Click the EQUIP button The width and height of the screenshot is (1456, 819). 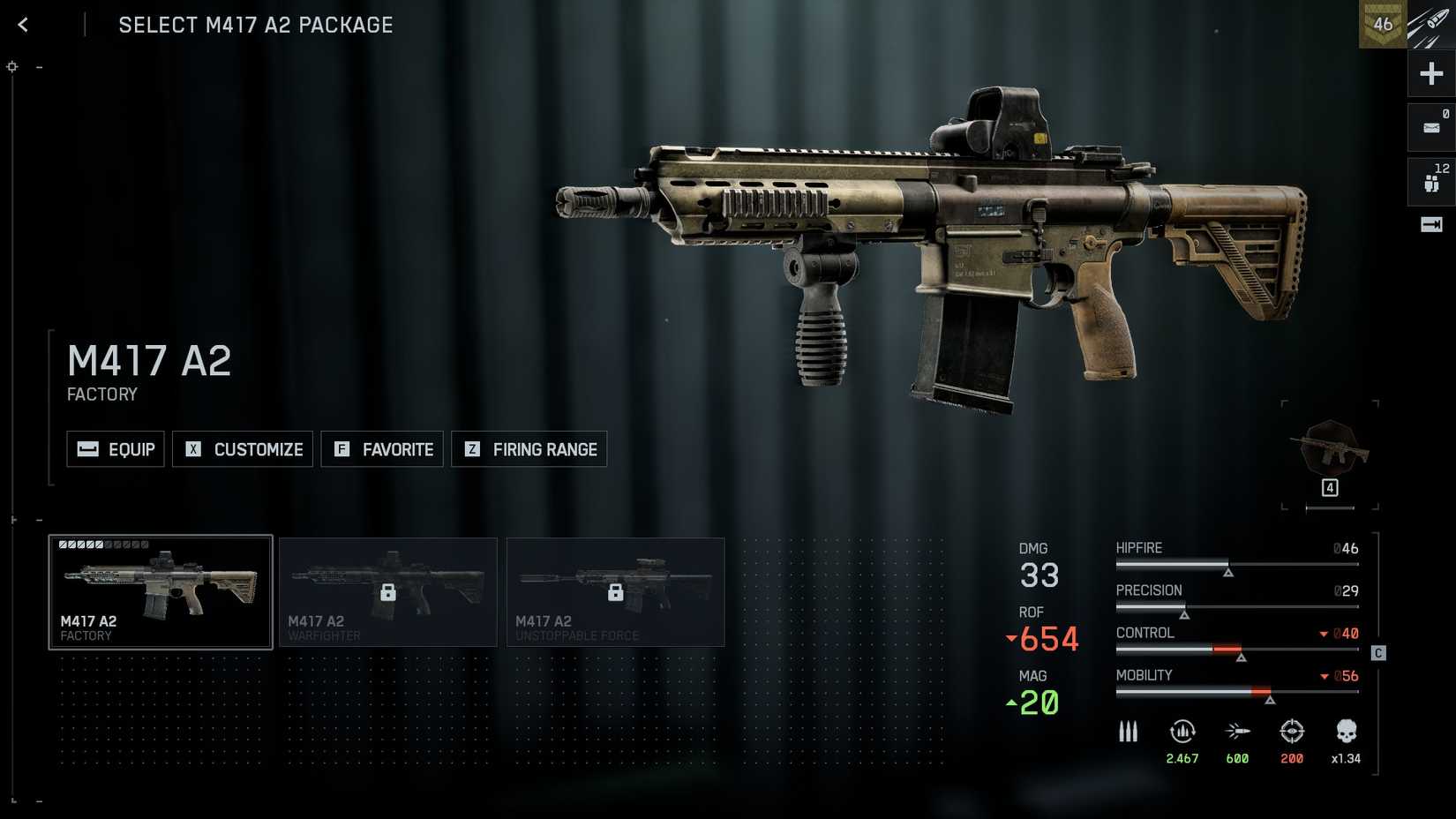coord(115,449)
